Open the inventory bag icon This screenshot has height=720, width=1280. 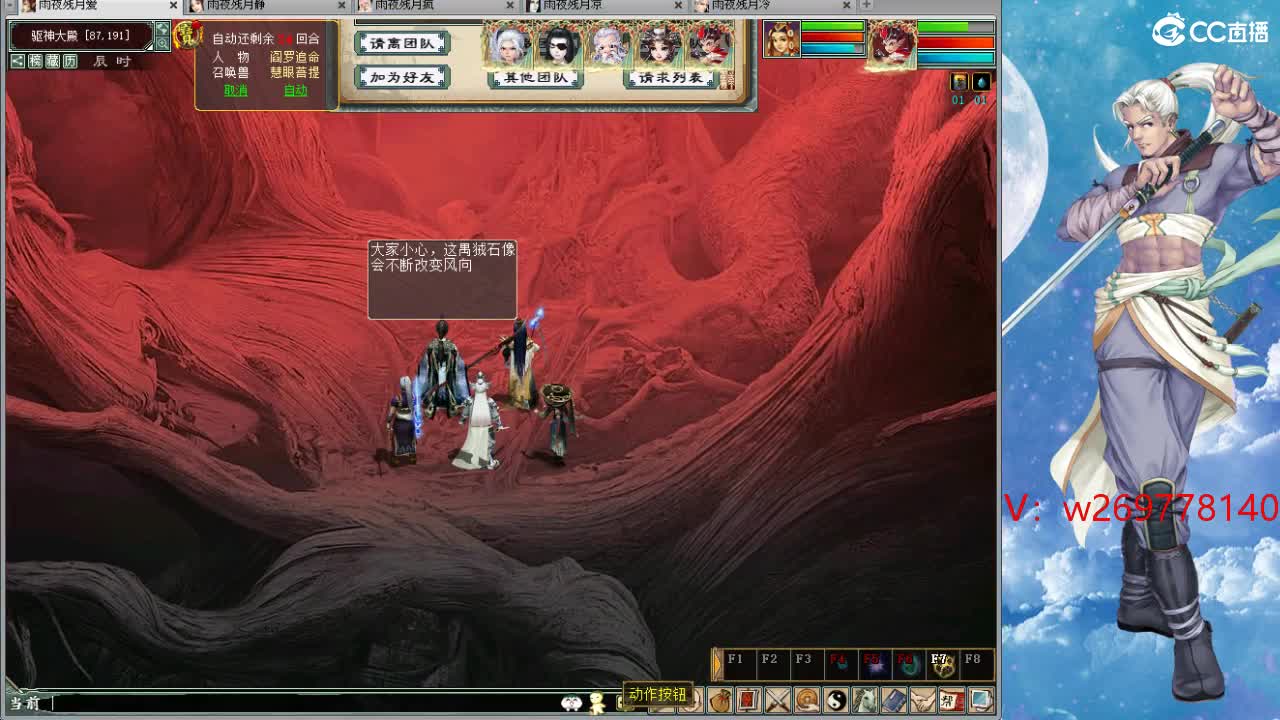[x=720, y=699]
